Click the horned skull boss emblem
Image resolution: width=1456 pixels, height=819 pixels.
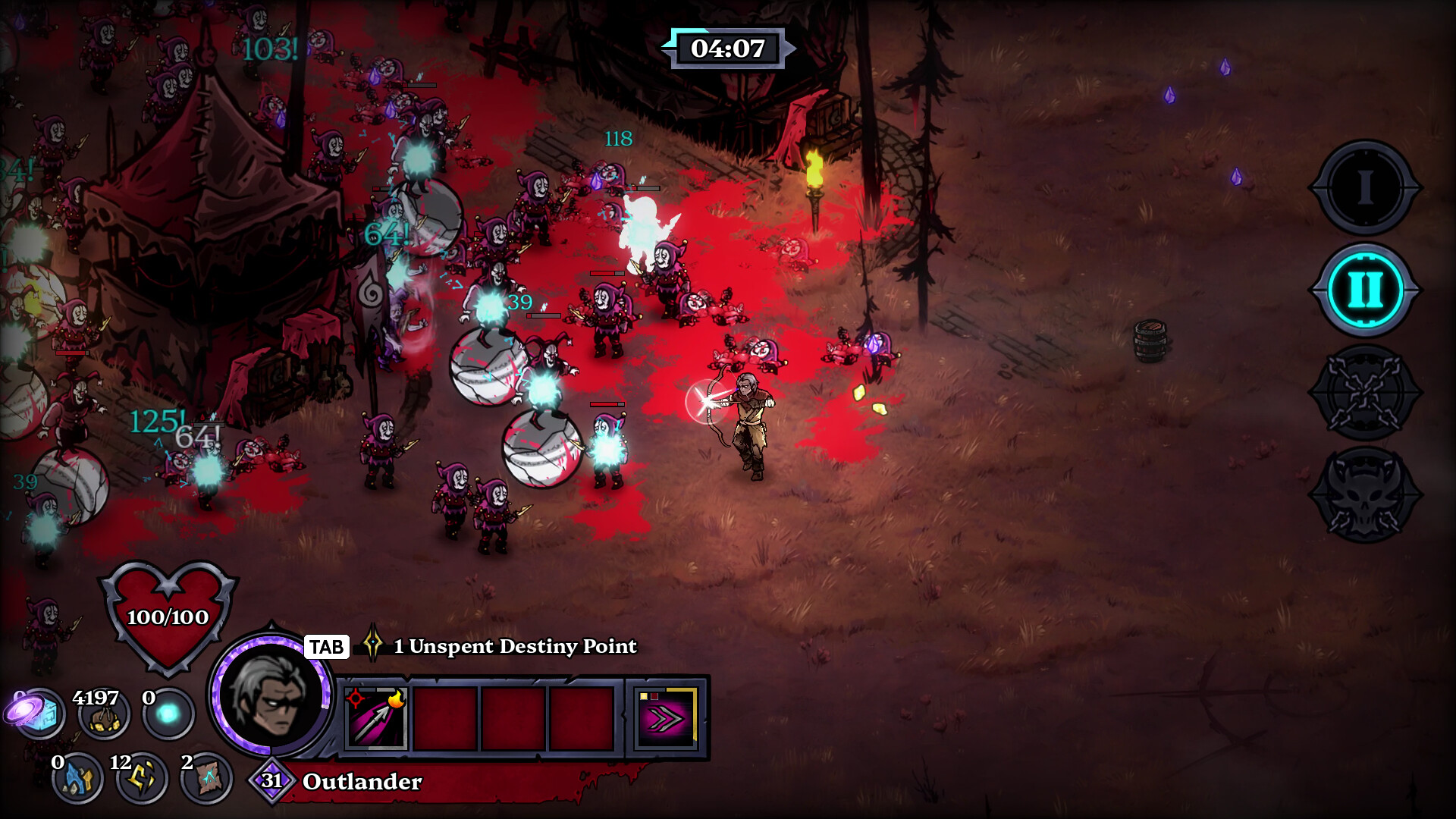click(1365, 494)
